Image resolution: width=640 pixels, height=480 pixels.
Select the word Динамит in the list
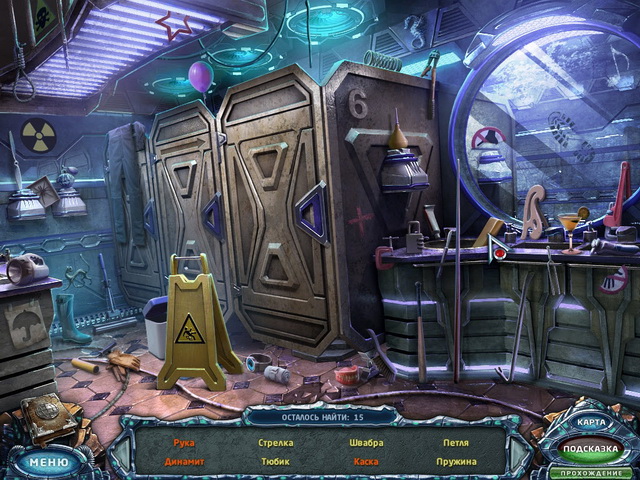coord(183,462)
